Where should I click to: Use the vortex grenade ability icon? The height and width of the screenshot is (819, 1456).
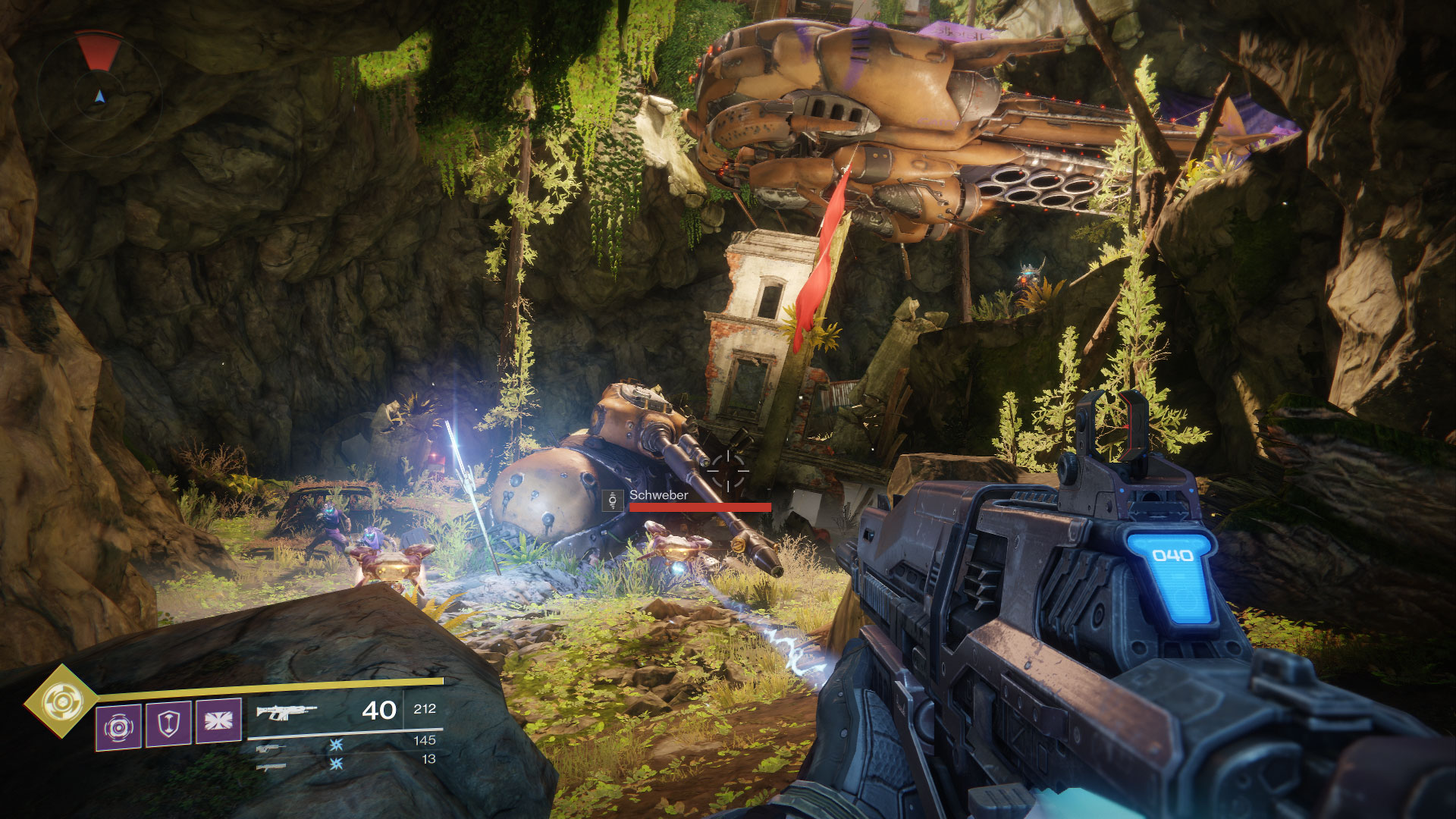click(118, 726)
